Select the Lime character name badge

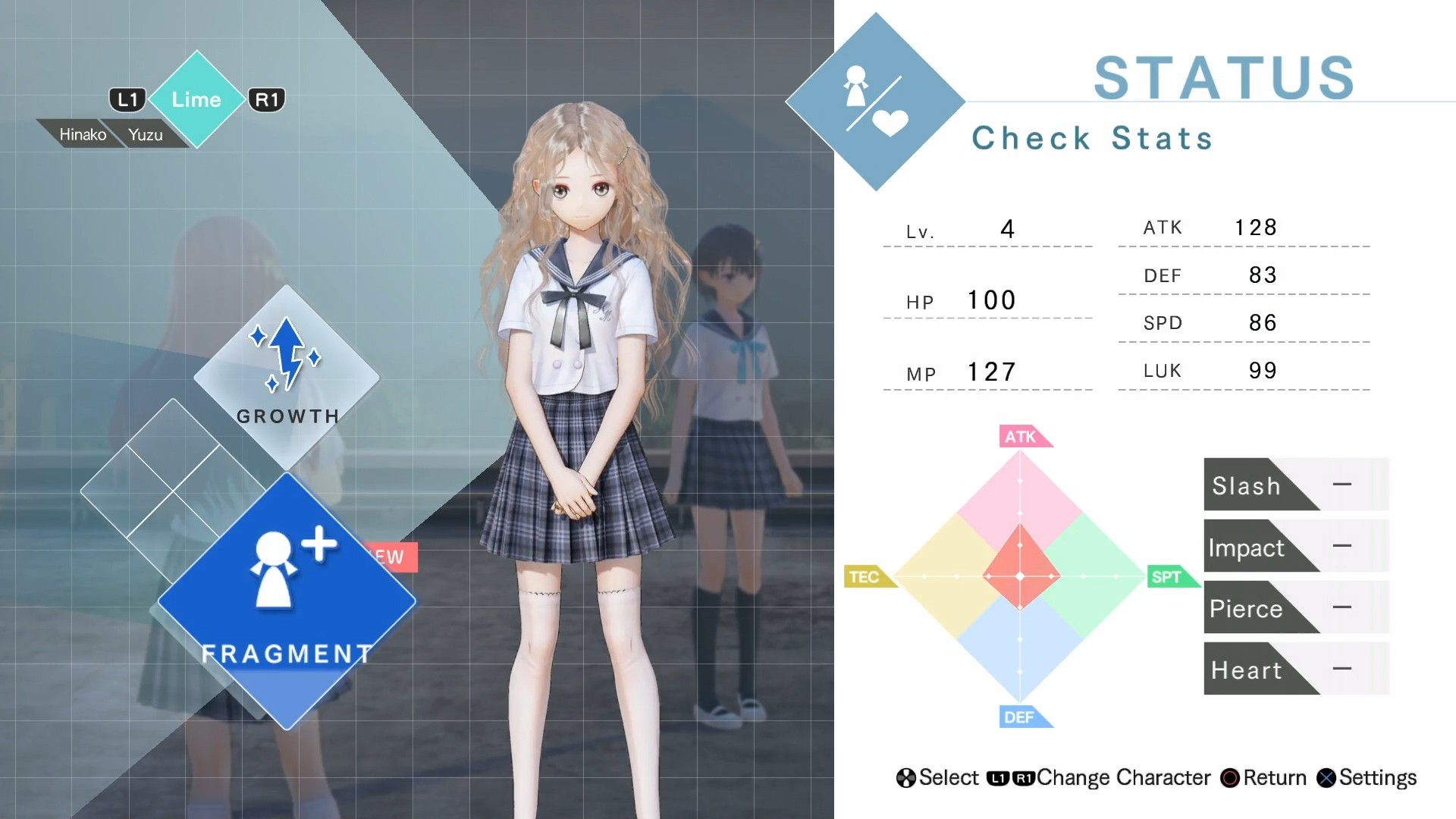pos(196,99)
